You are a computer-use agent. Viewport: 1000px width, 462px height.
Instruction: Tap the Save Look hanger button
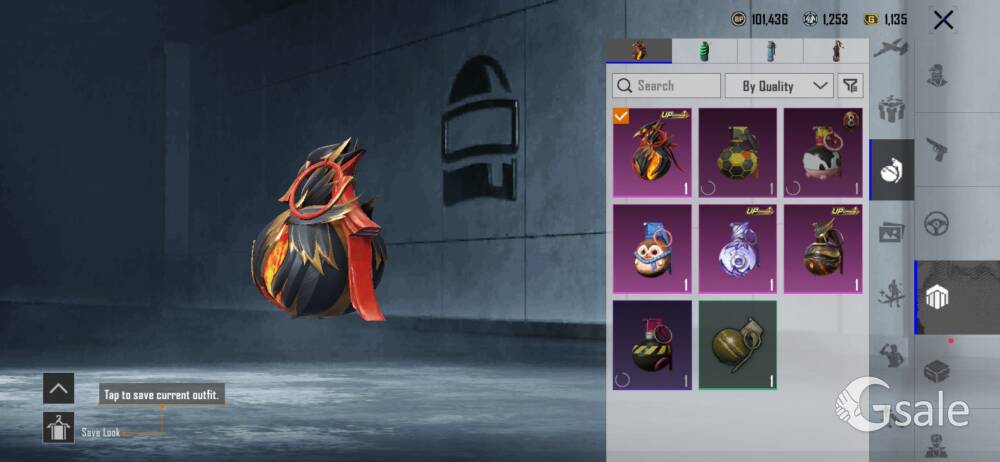(x=58, y=428)
